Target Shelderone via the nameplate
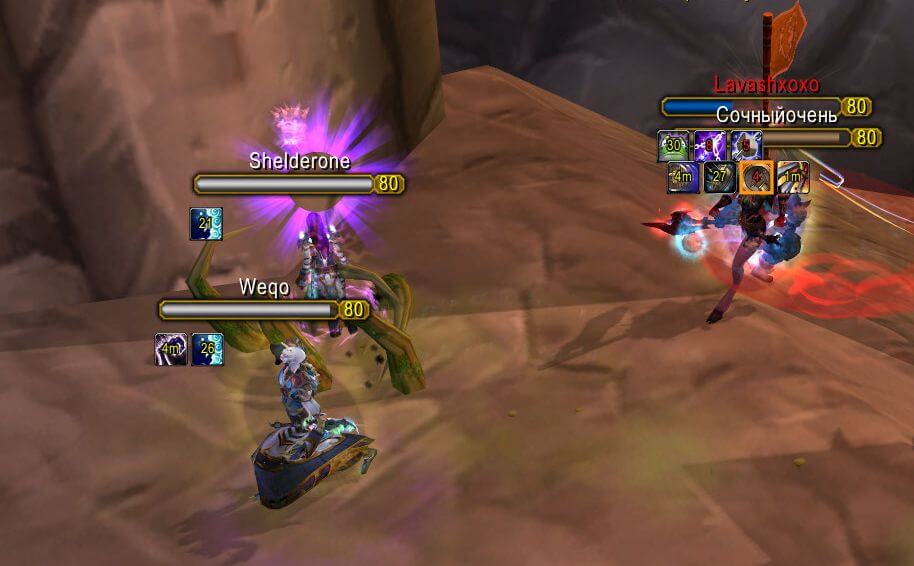This screenshot has height=566, width=914. click(287, 184)
